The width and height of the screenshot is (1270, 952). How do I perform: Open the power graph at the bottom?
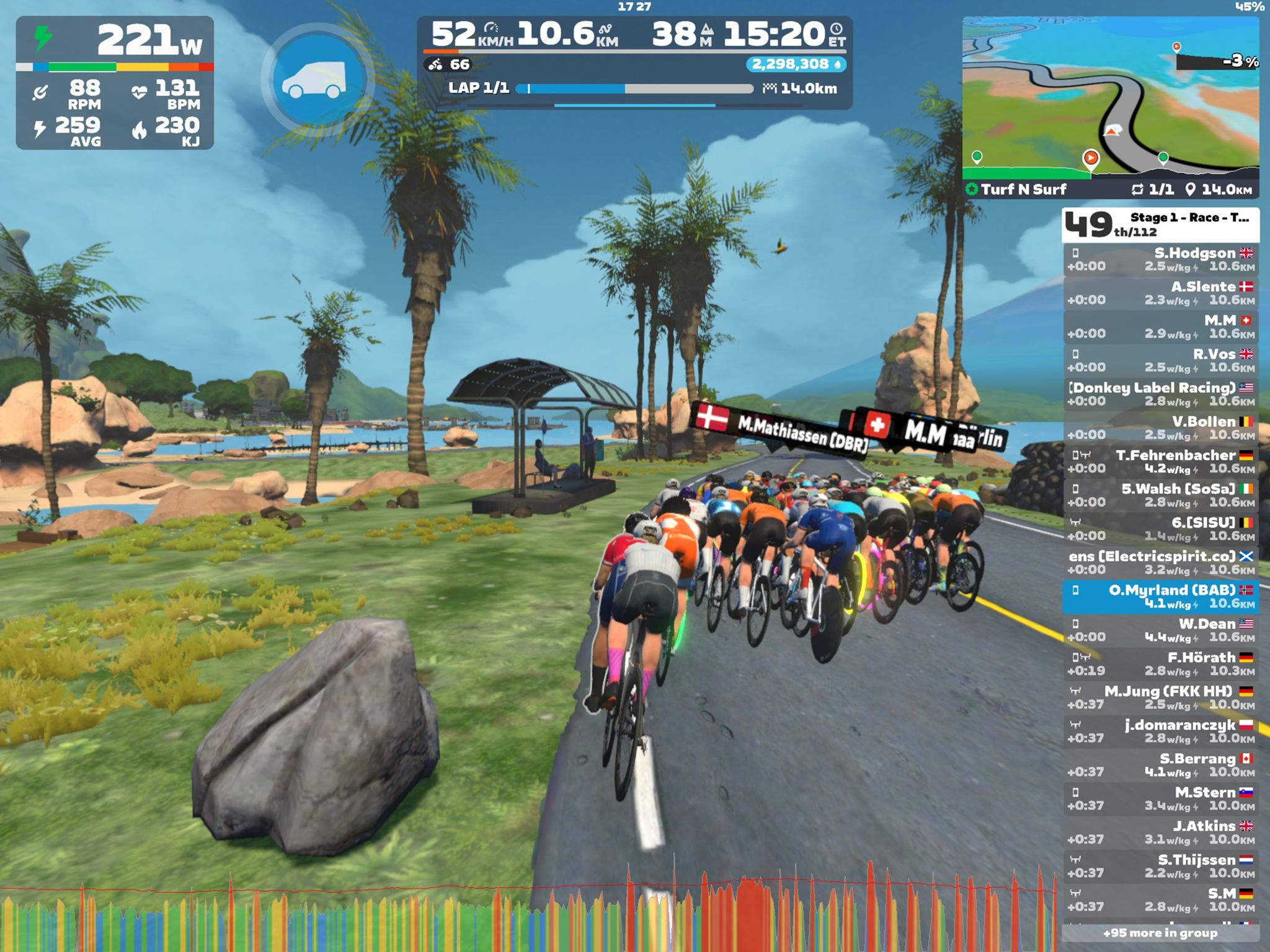tap(527, 914)
